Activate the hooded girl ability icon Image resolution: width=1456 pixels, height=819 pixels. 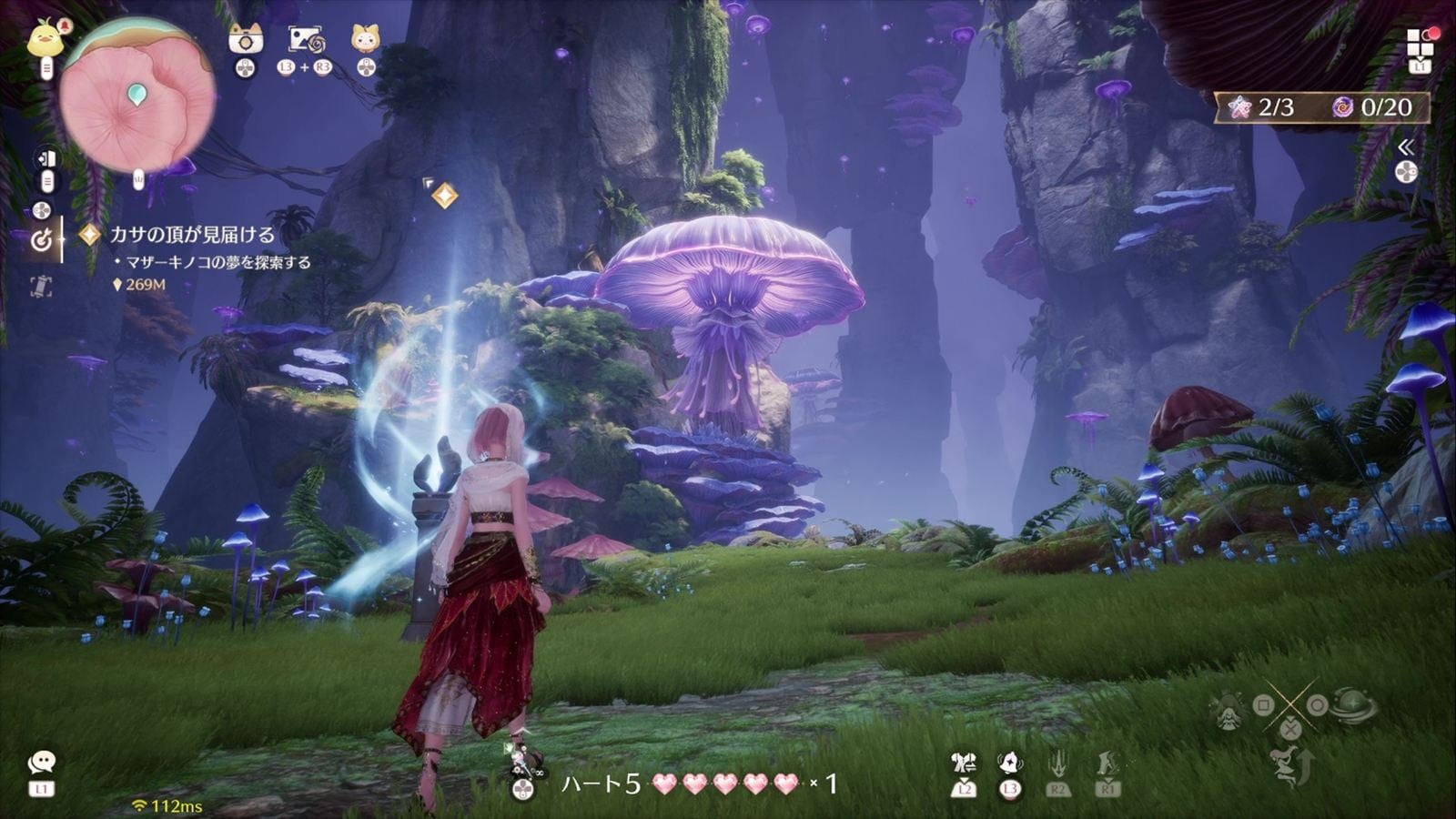(1229, 710)
